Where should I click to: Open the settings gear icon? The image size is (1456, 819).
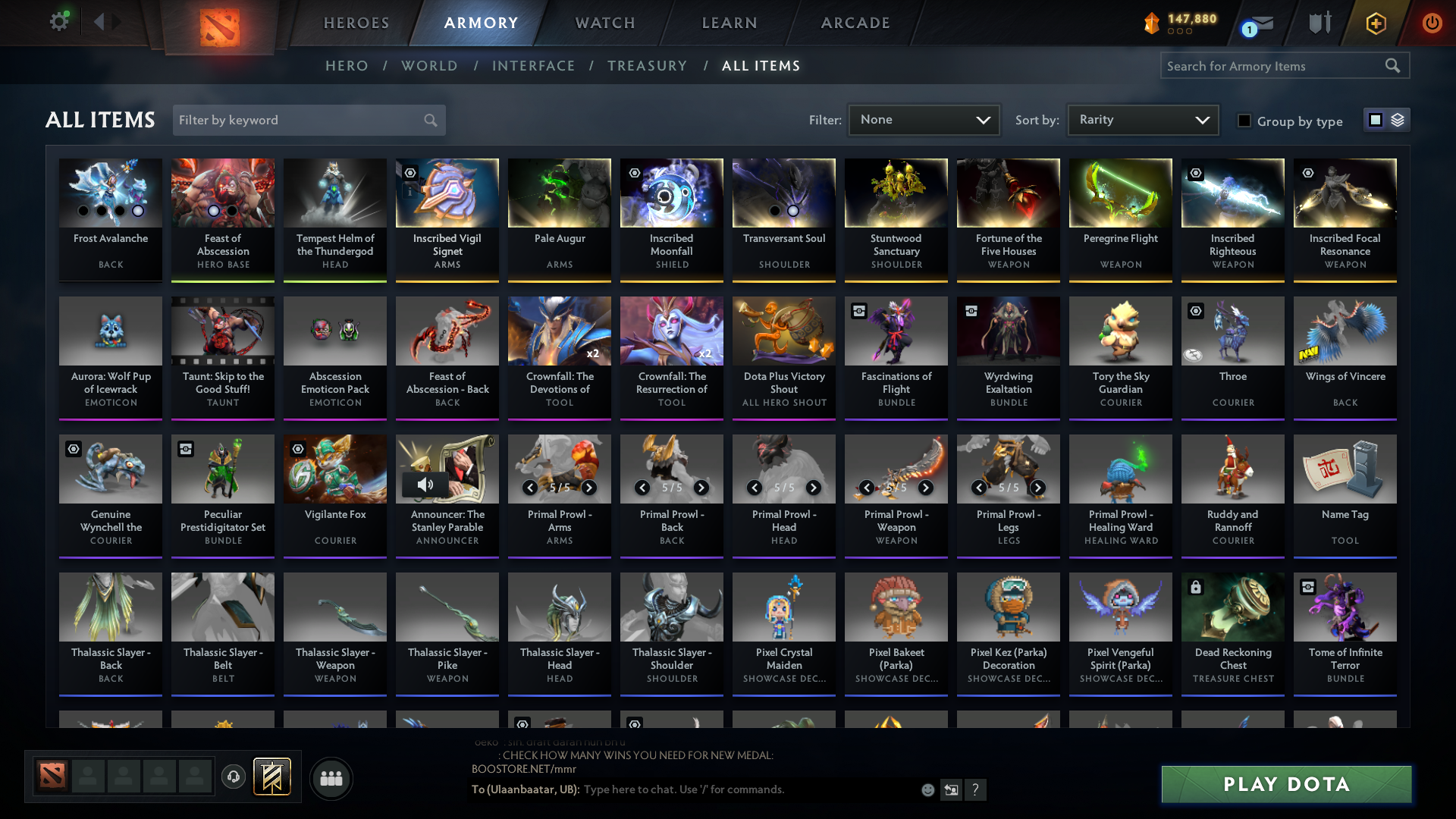(59, 21)
